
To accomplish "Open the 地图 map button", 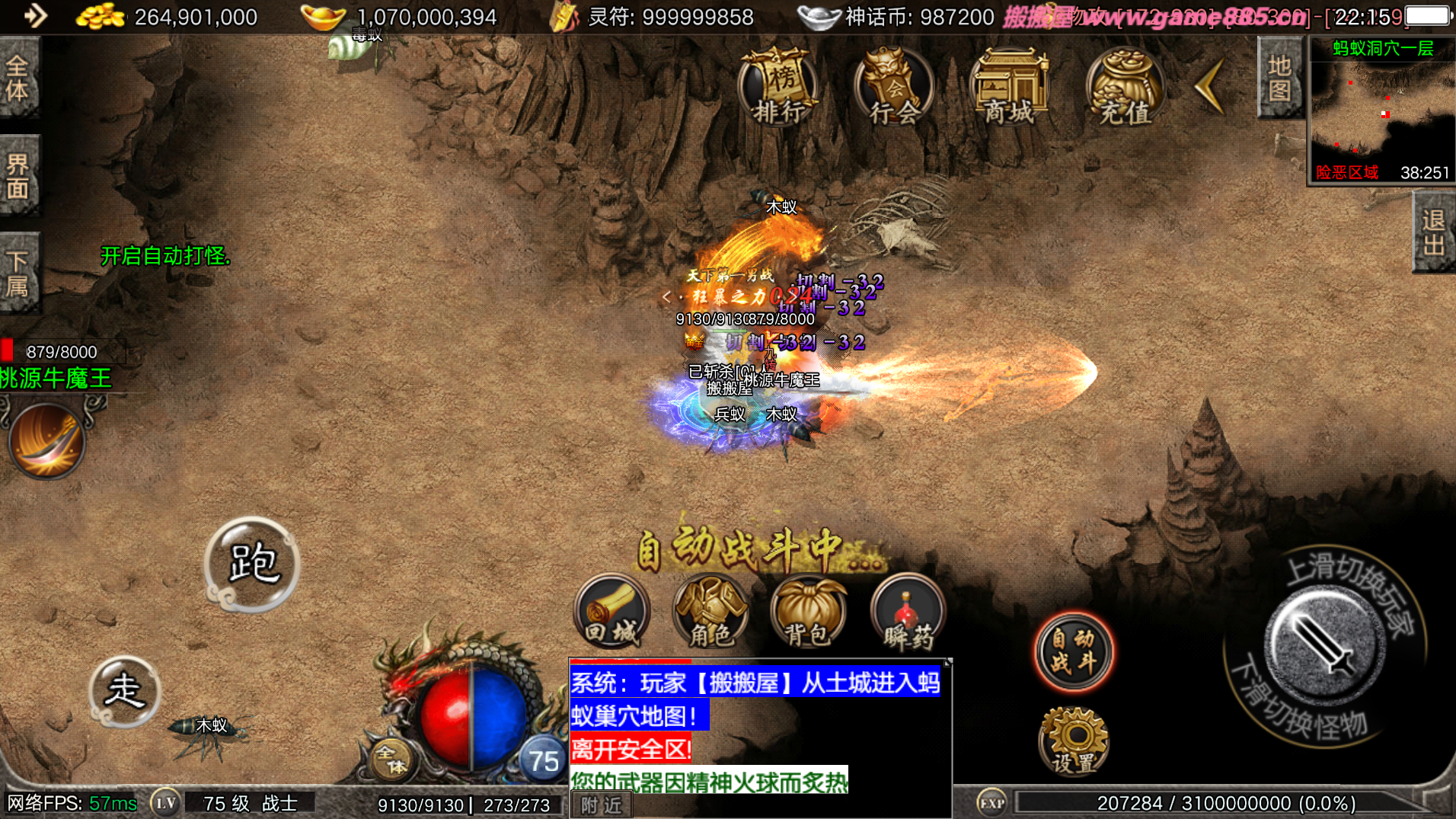I will (x=1279, y=78).
